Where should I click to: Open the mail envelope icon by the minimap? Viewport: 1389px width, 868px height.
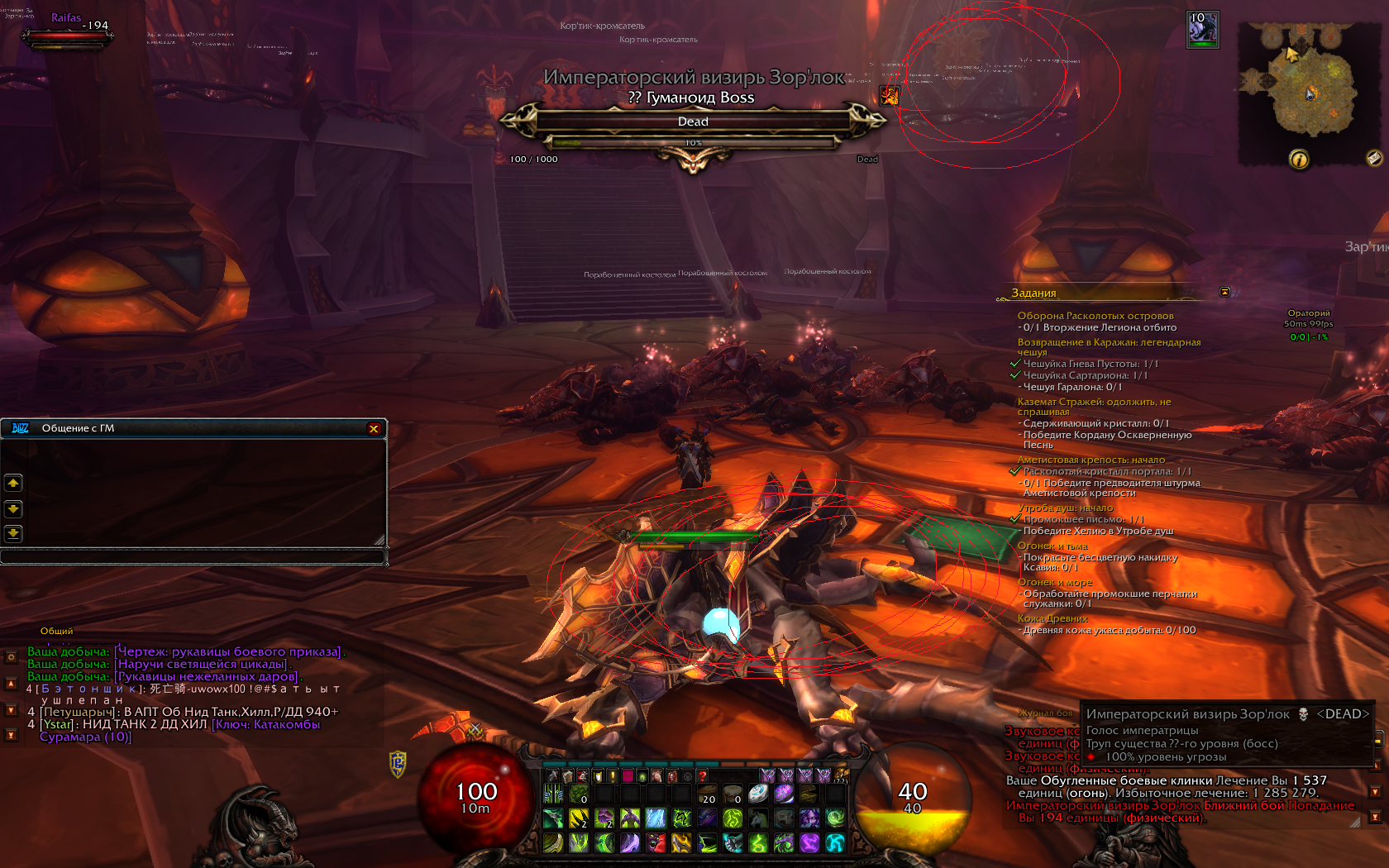click(1373, 157)
